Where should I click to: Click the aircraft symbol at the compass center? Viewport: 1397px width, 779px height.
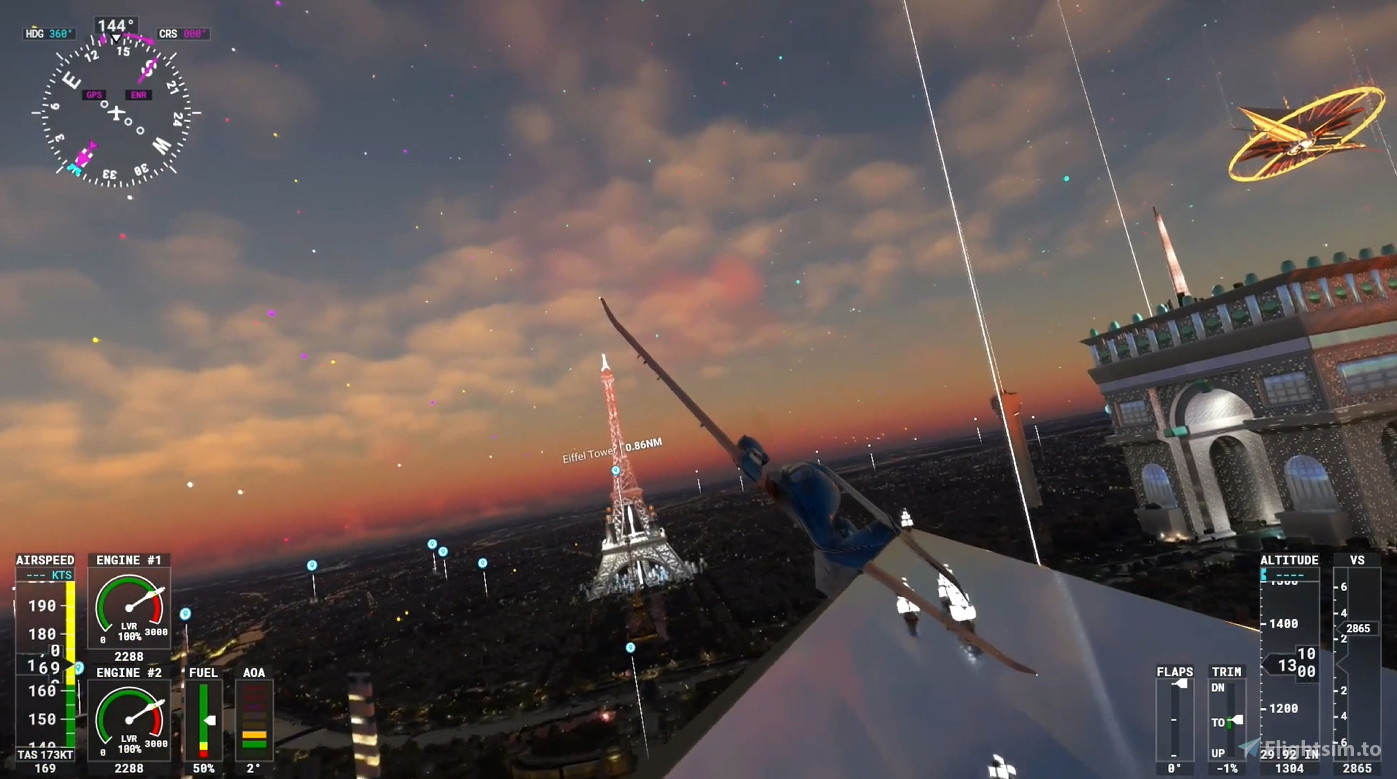click(117, 112)
